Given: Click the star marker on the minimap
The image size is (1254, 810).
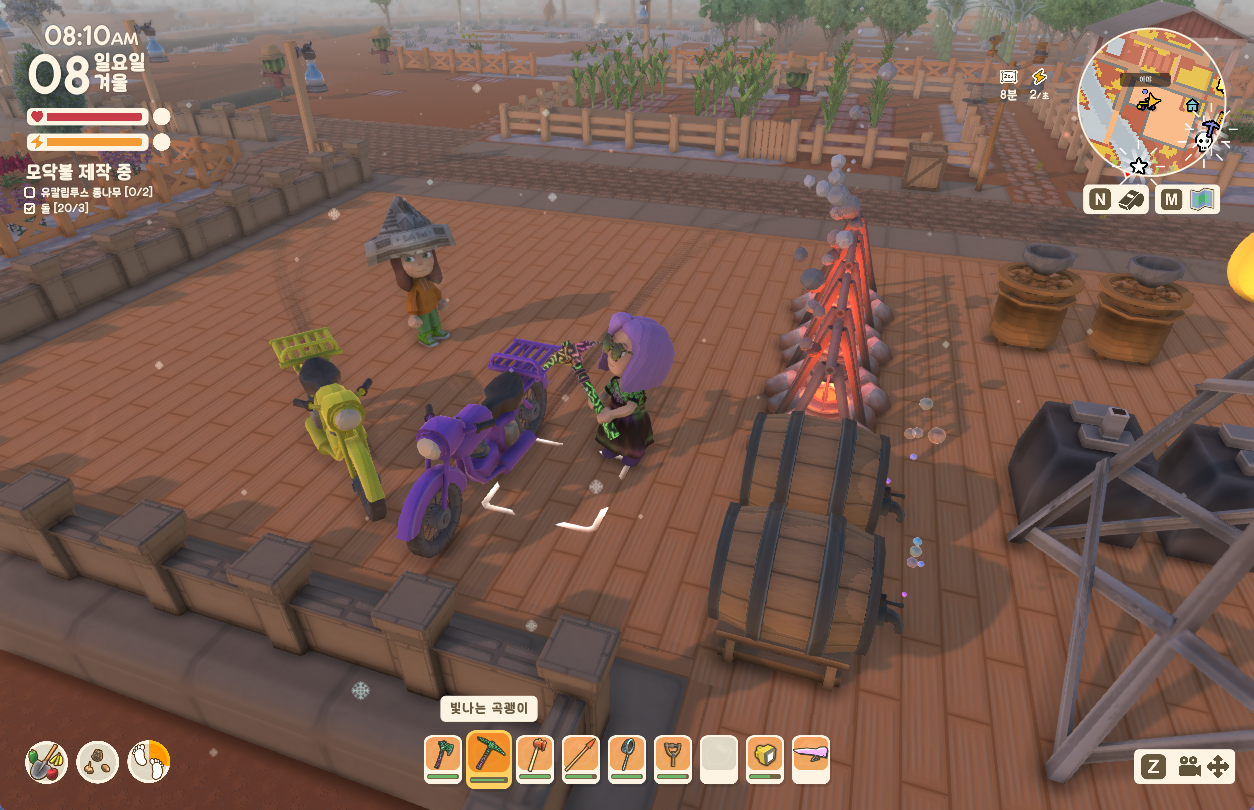Looking at the screenshot, I should 1139,165.
